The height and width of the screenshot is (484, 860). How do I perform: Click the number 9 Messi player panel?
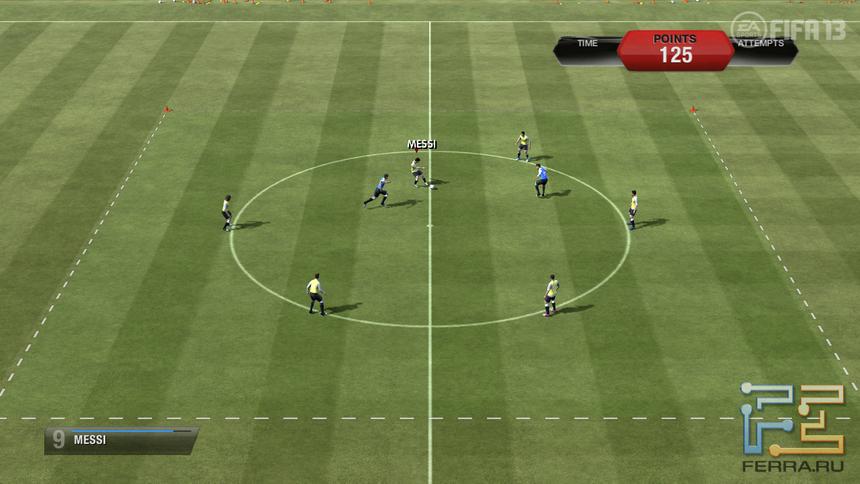pos(120,440)
